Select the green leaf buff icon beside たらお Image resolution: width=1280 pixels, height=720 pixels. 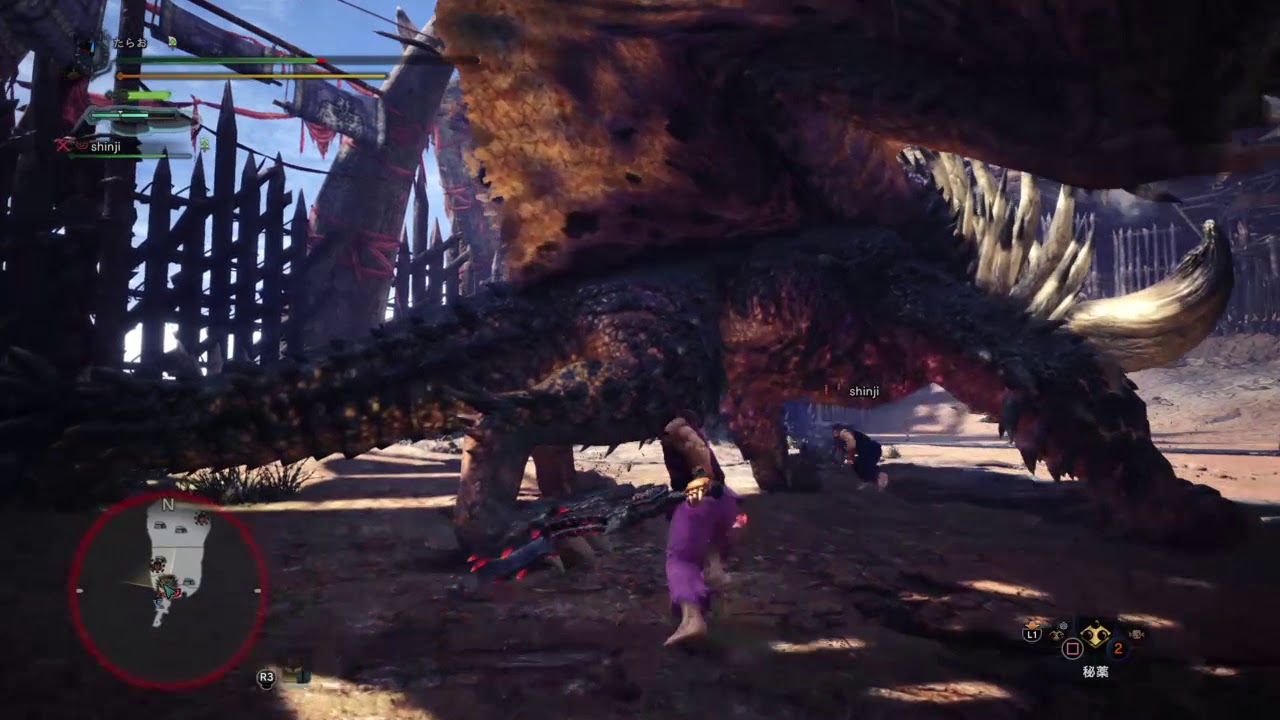[172, 43]
